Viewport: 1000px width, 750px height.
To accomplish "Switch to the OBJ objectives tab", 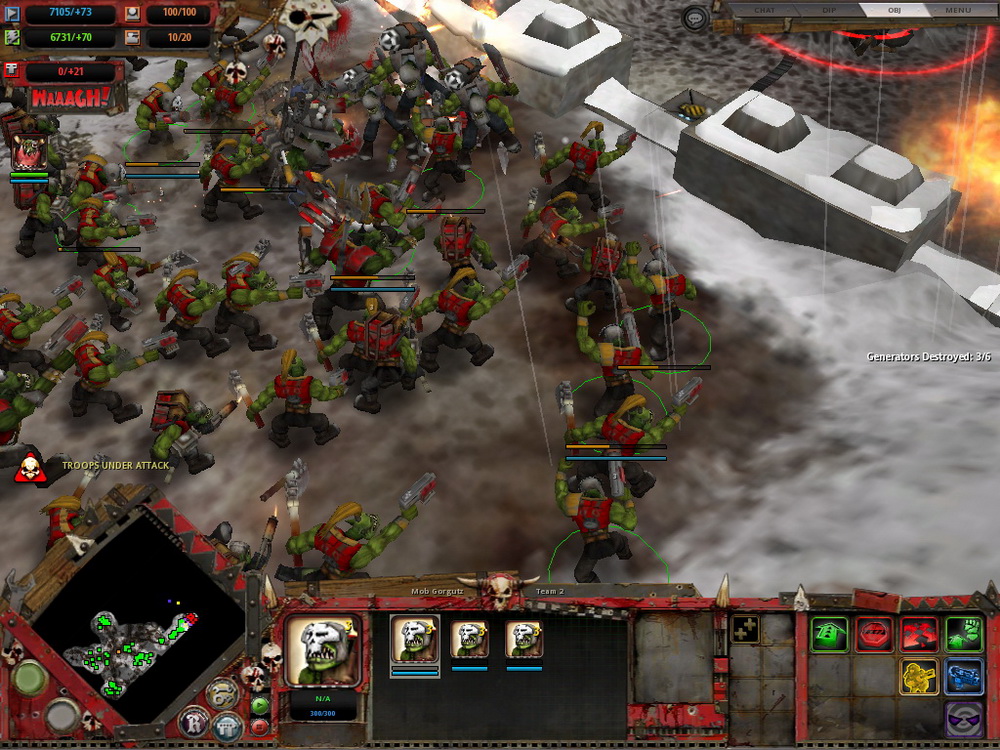I will pos(893,10).
